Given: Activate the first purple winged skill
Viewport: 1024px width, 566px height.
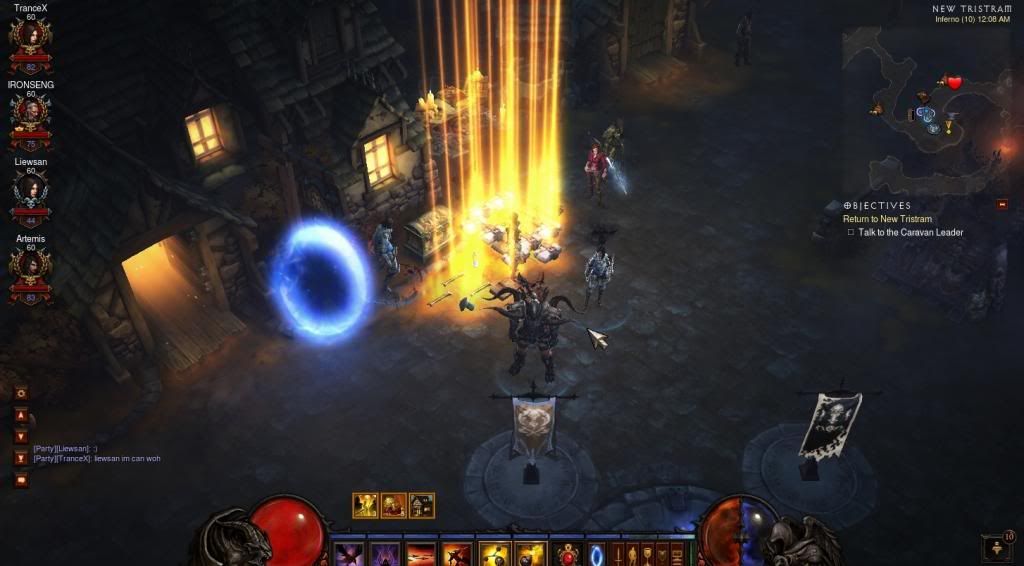Looking at the screenshot, I should [x=349, y=554].
